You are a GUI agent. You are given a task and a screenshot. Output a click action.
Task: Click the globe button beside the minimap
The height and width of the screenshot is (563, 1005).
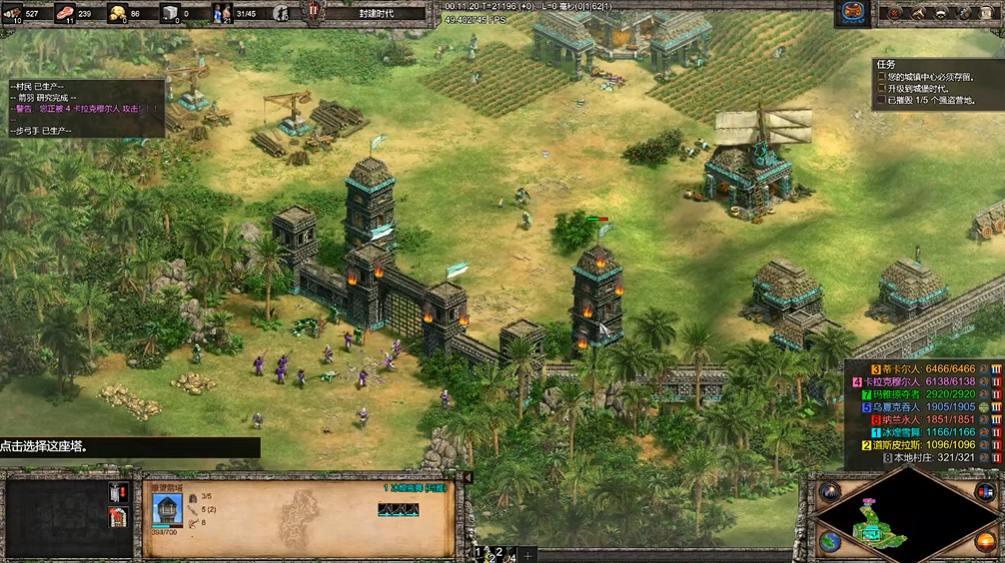click(x=829, y=541)
